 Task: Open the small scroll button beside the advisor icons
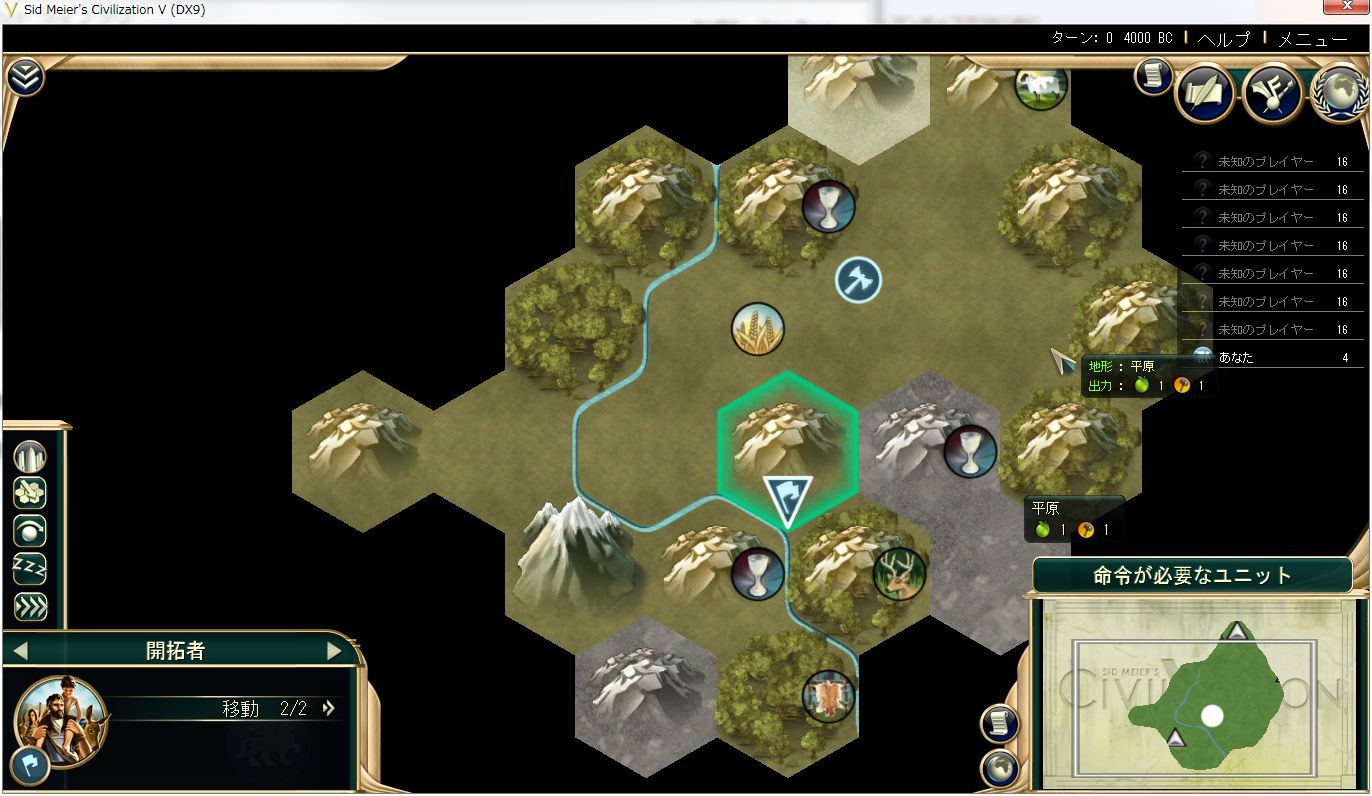pos(1154,77)
